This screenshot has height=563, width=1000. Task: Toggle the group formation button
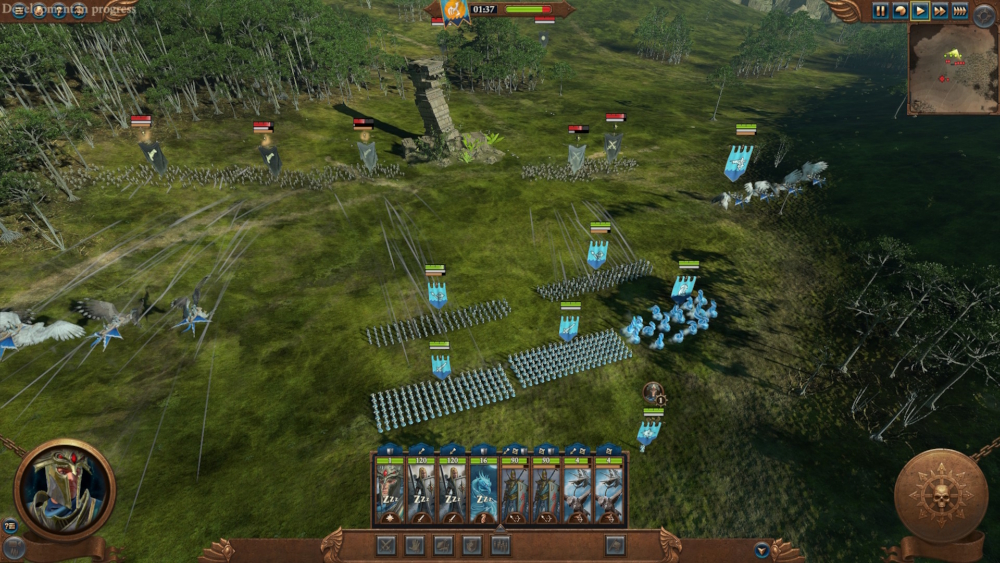(x=501, y=545)
